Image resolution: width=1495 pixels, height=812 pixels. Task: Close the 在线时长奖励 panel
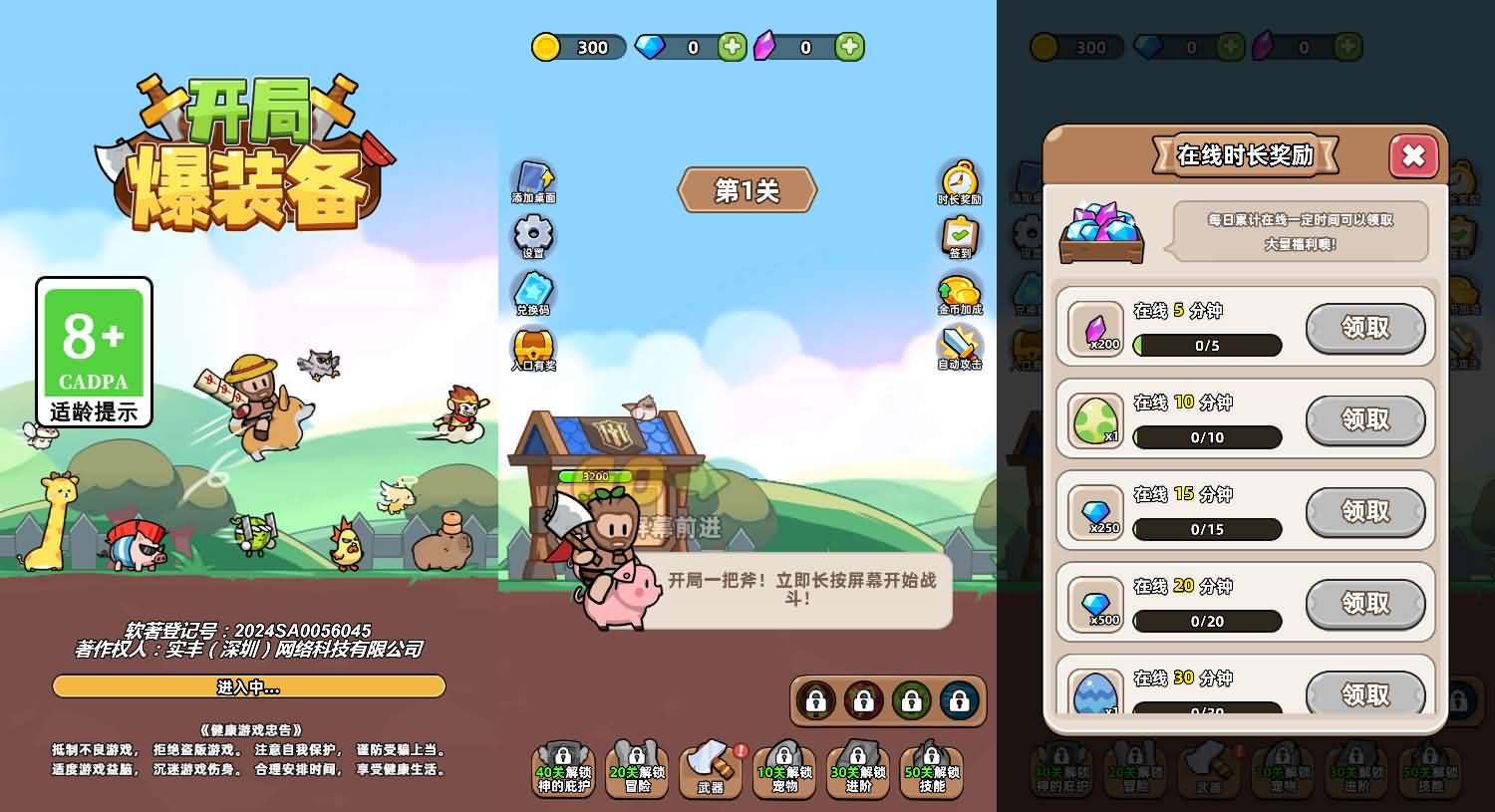[x=1414, y=156]
